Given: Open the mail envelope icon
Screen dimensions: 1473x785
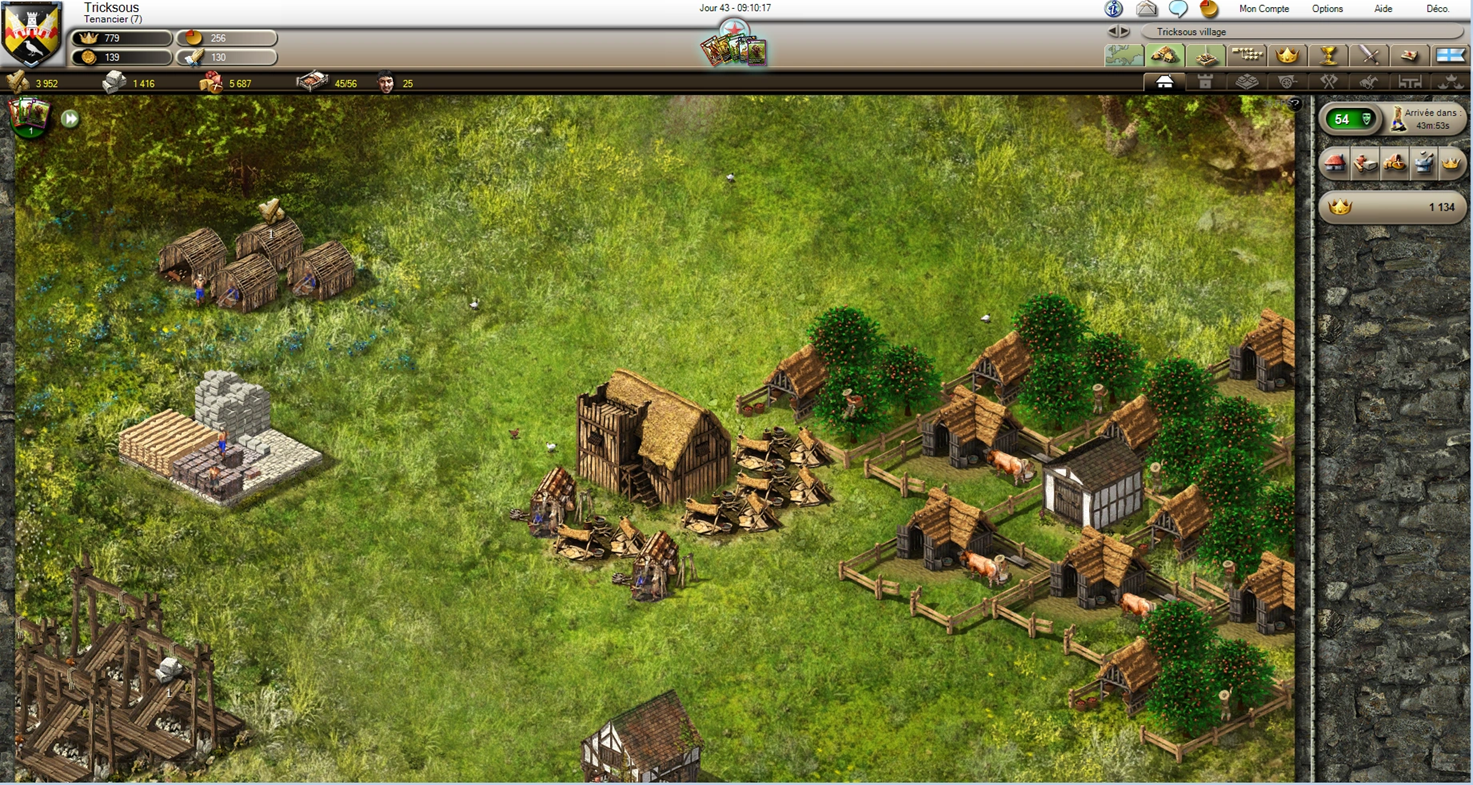Looking at the screenshot, I should tap(1146, 9).
